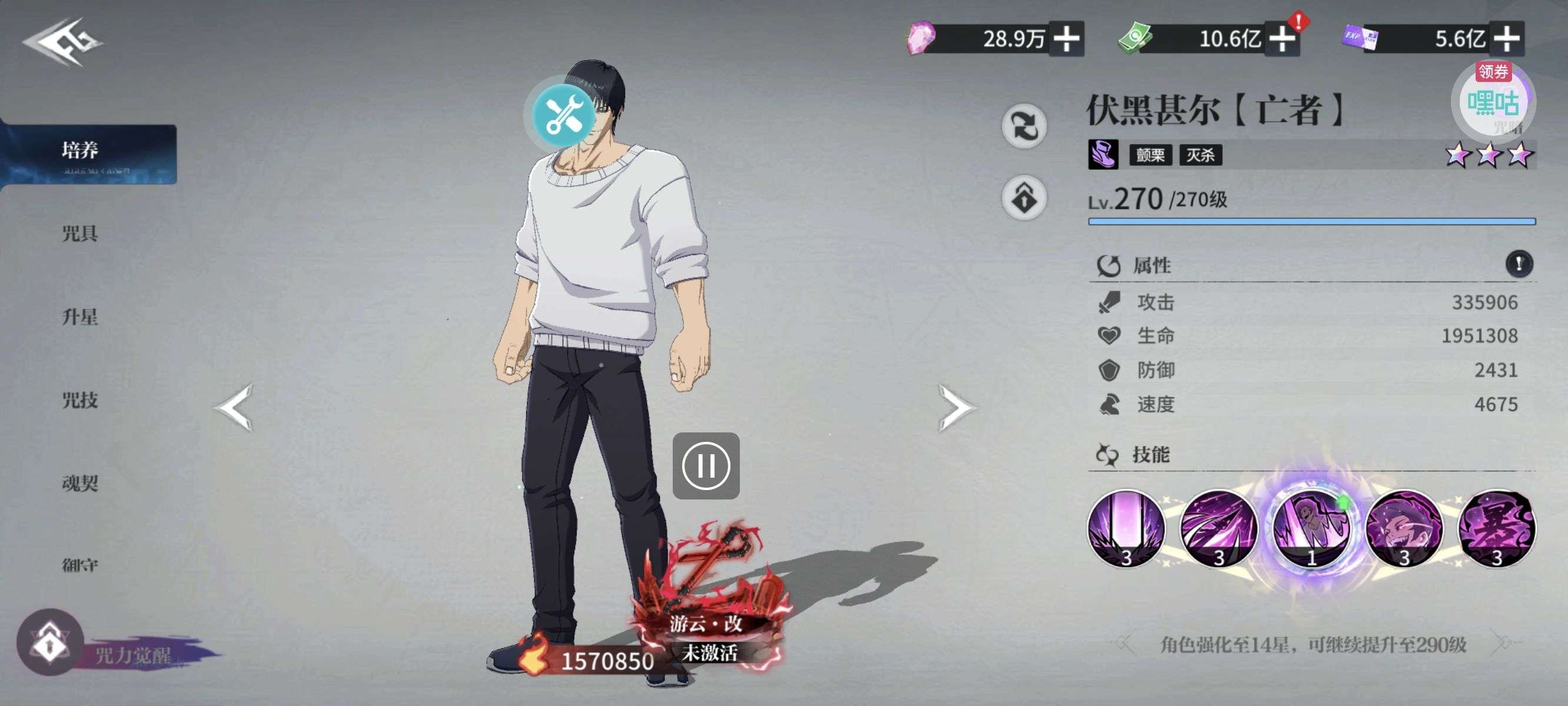Add more pink gems with plus button
Viewport: 1568px width, 706px height.
coord(1067,39)
